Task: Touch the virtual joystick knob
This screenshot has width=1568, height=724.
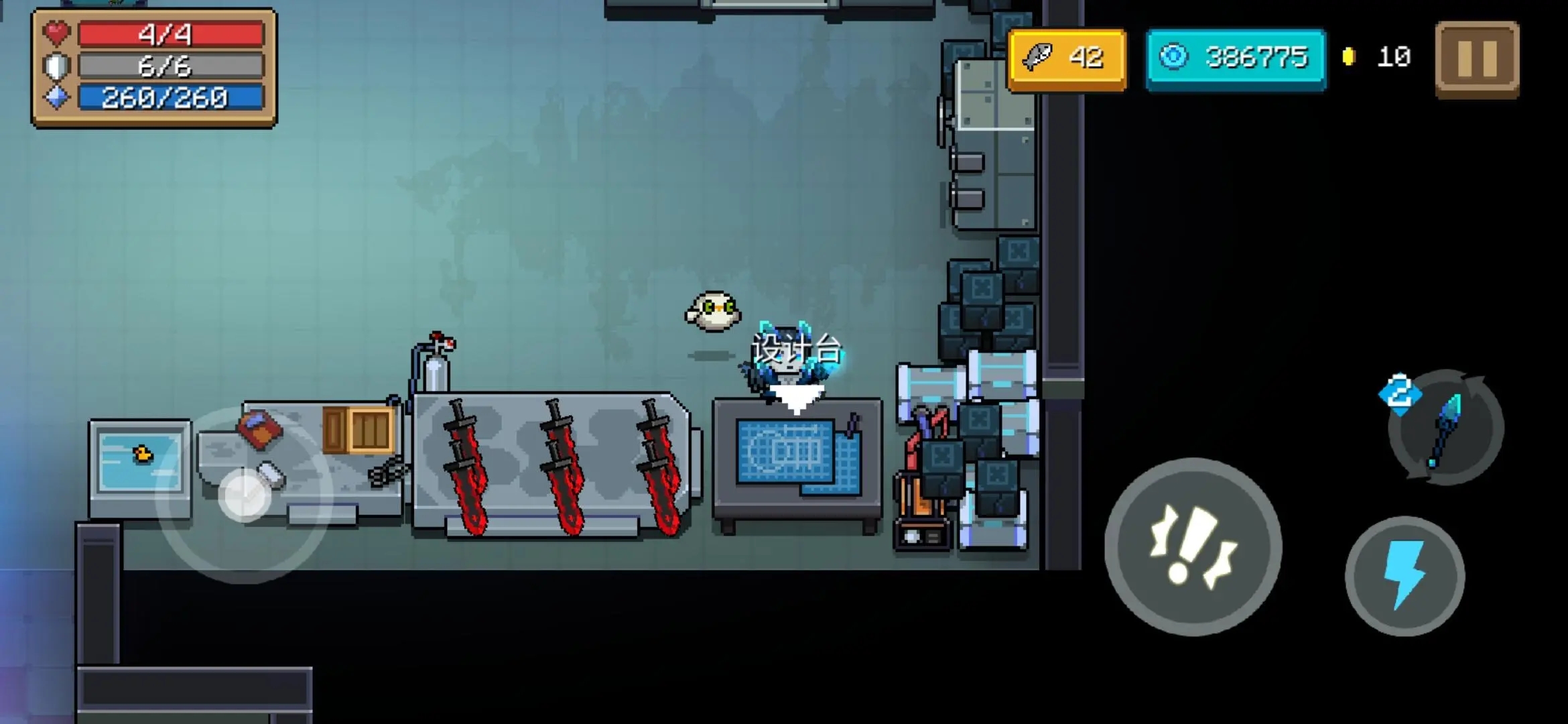Action: [245, 495]
